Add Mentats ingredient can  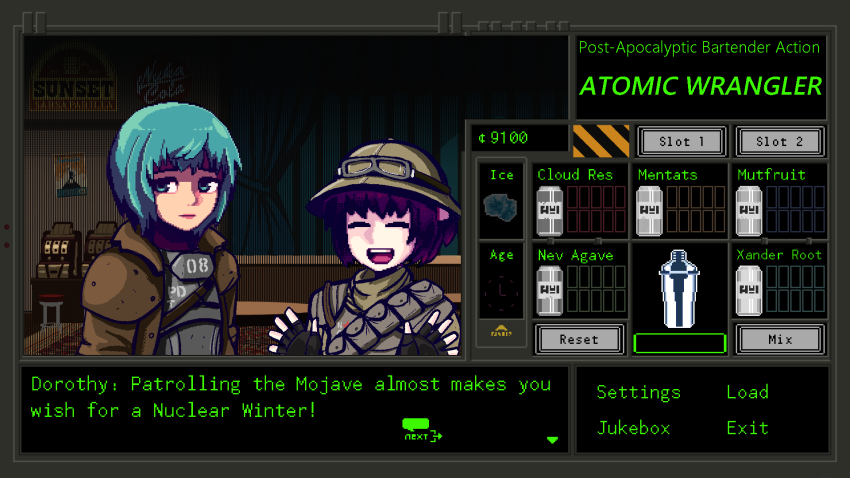point(649,211)
